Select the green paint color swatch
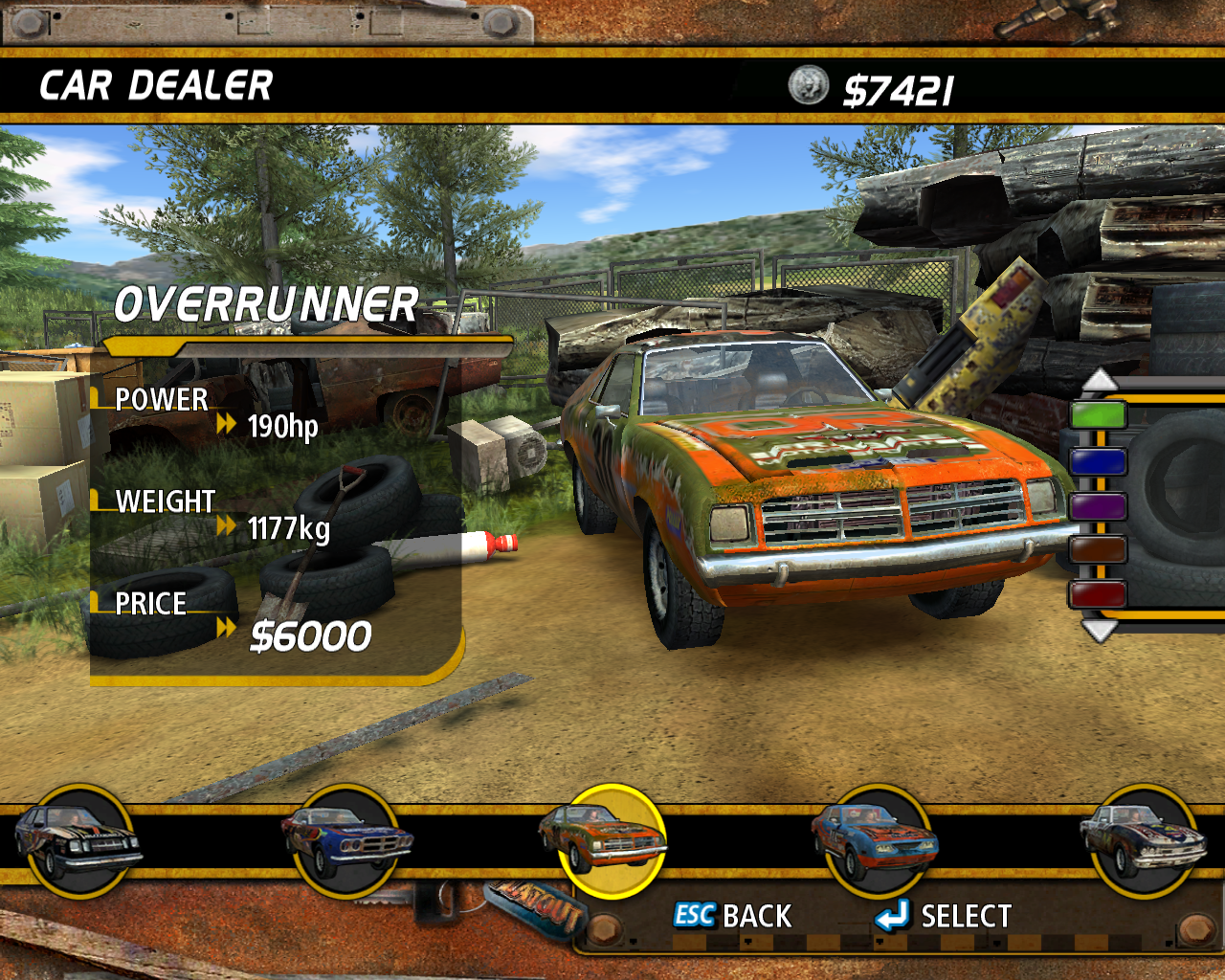Viewport: 1225px width, 980px height. coord(1098,415)
